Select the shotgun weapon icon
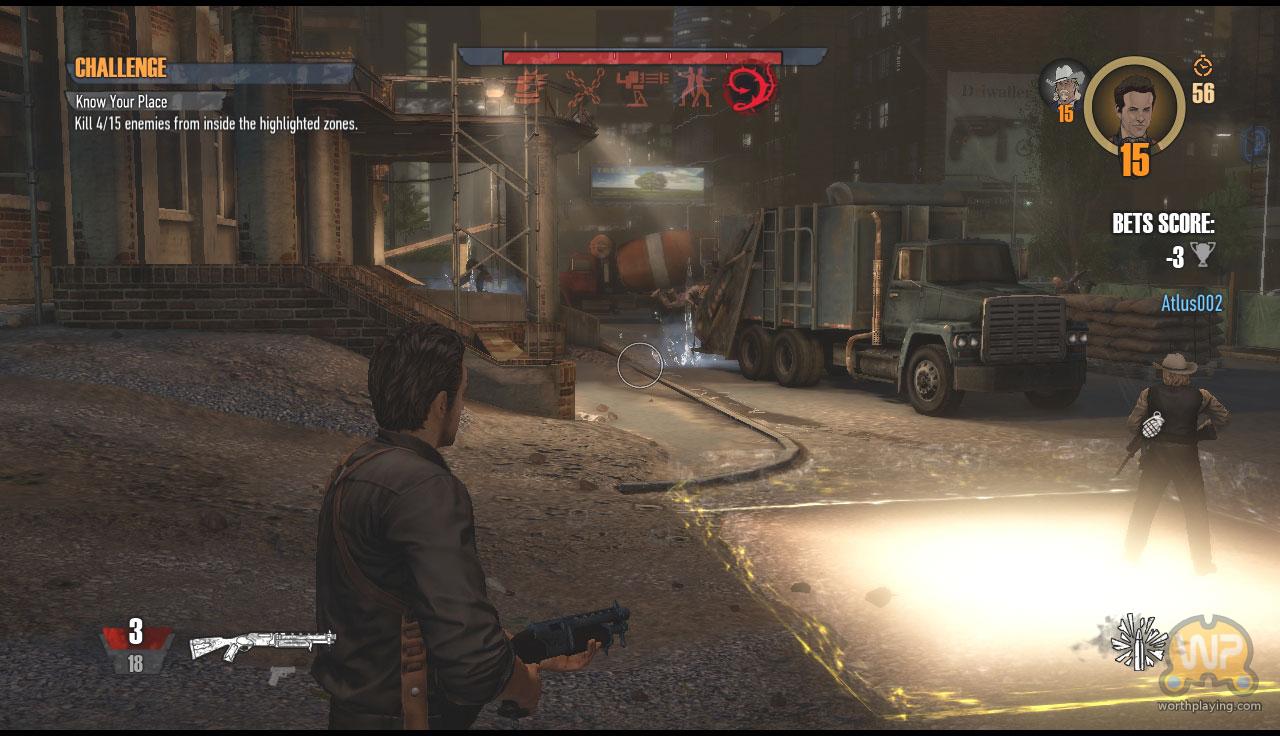Viewport: 1280px width, 736px height. point(262,644)
